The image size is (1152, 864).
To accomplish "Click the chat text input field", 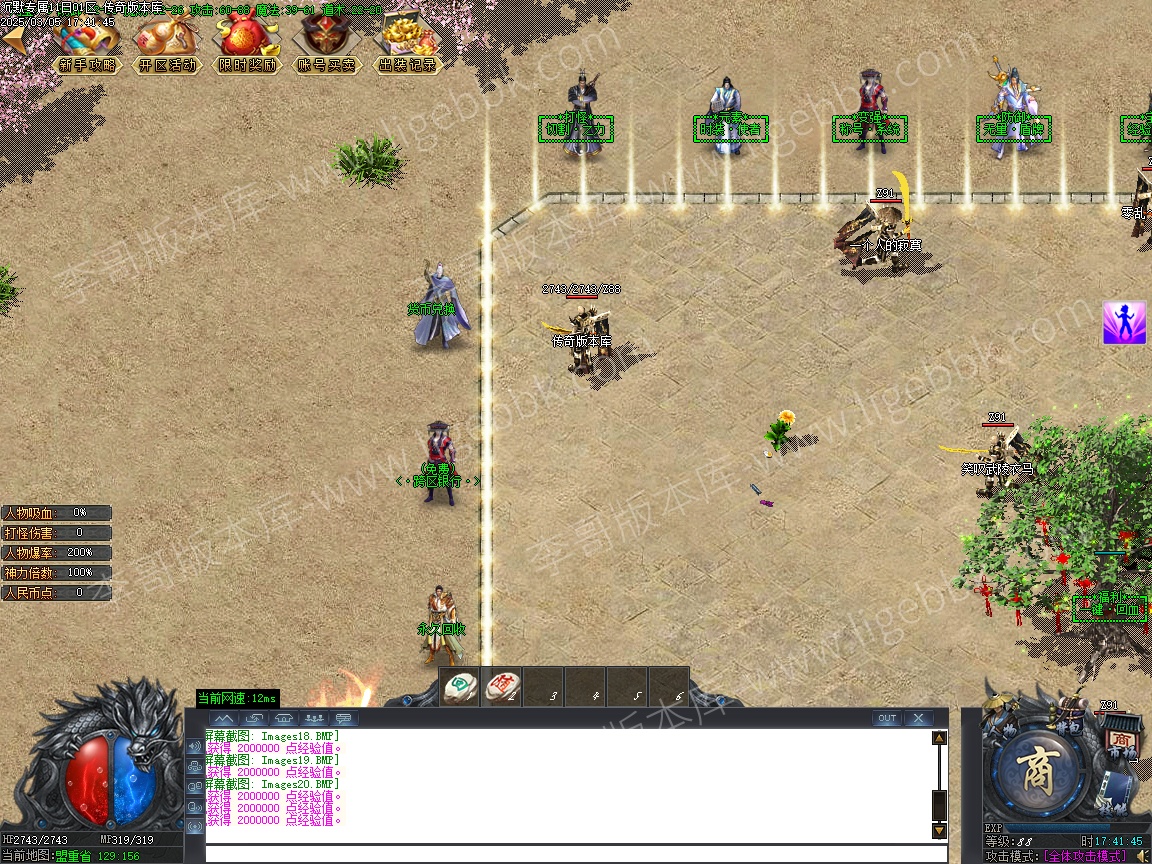I will click(575, 853).
